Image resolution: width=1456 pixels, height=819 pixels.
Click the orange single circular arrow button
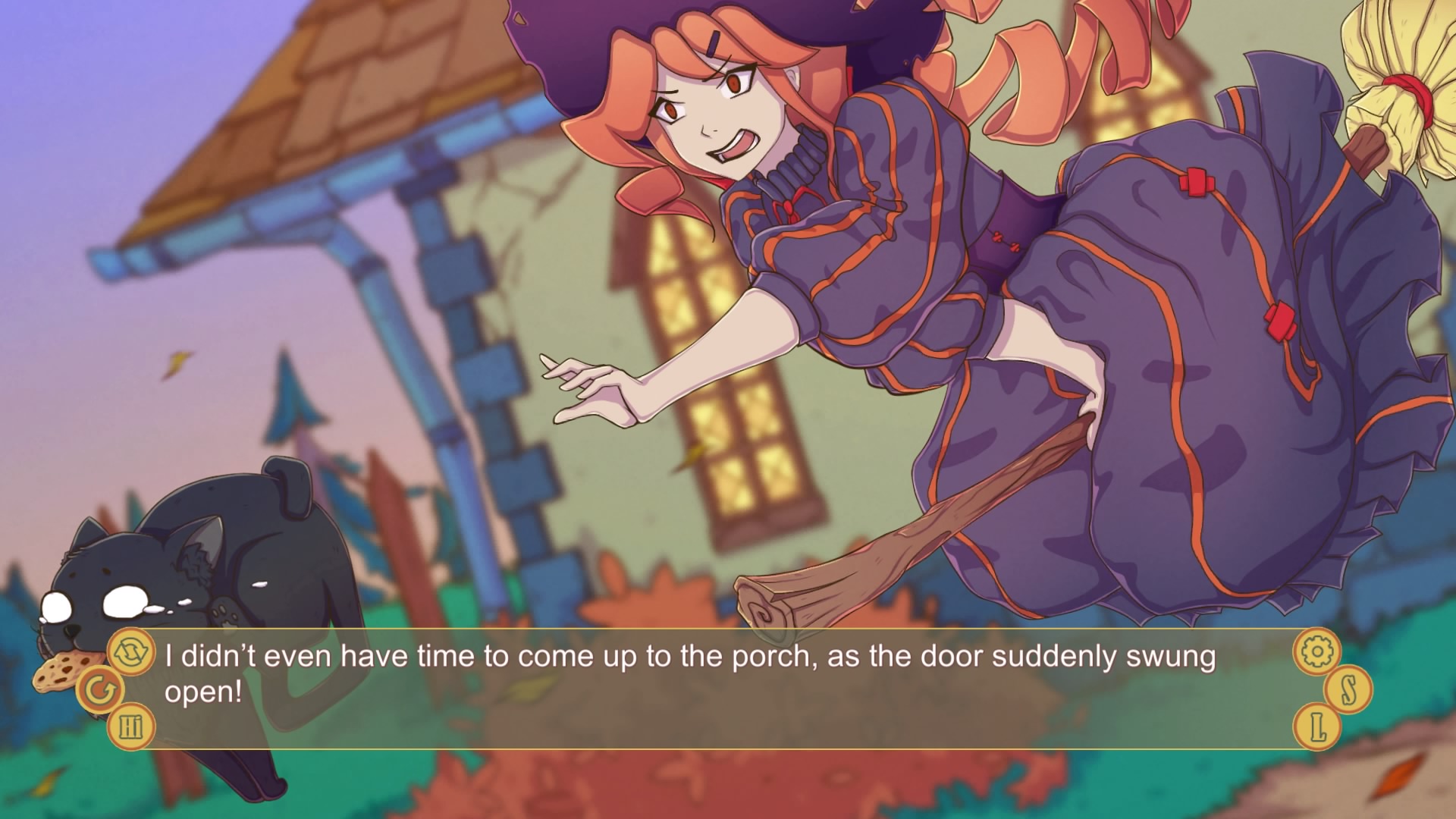tap(101, 689)
